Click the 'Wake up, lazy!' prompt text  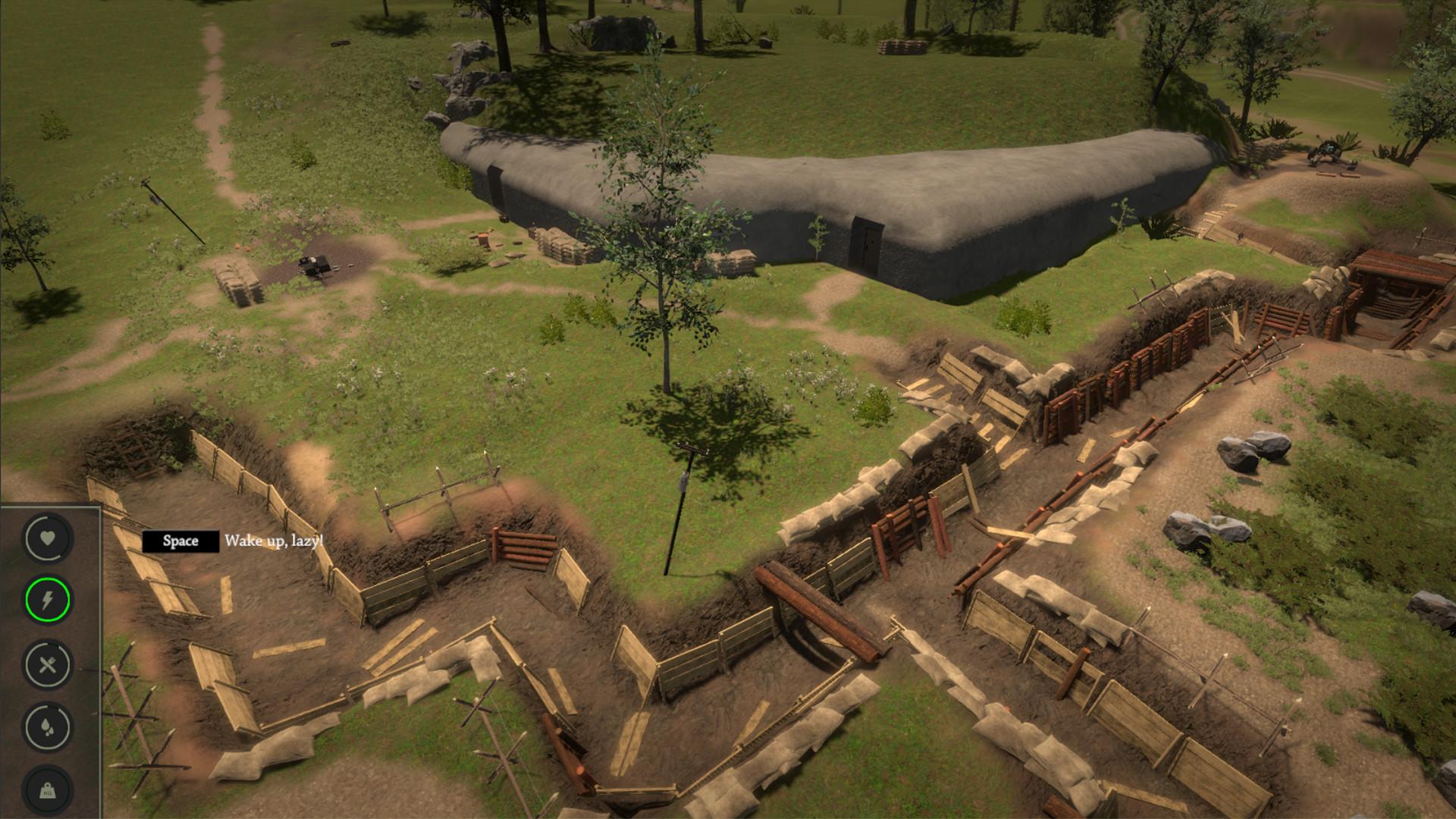pos(275,541)
